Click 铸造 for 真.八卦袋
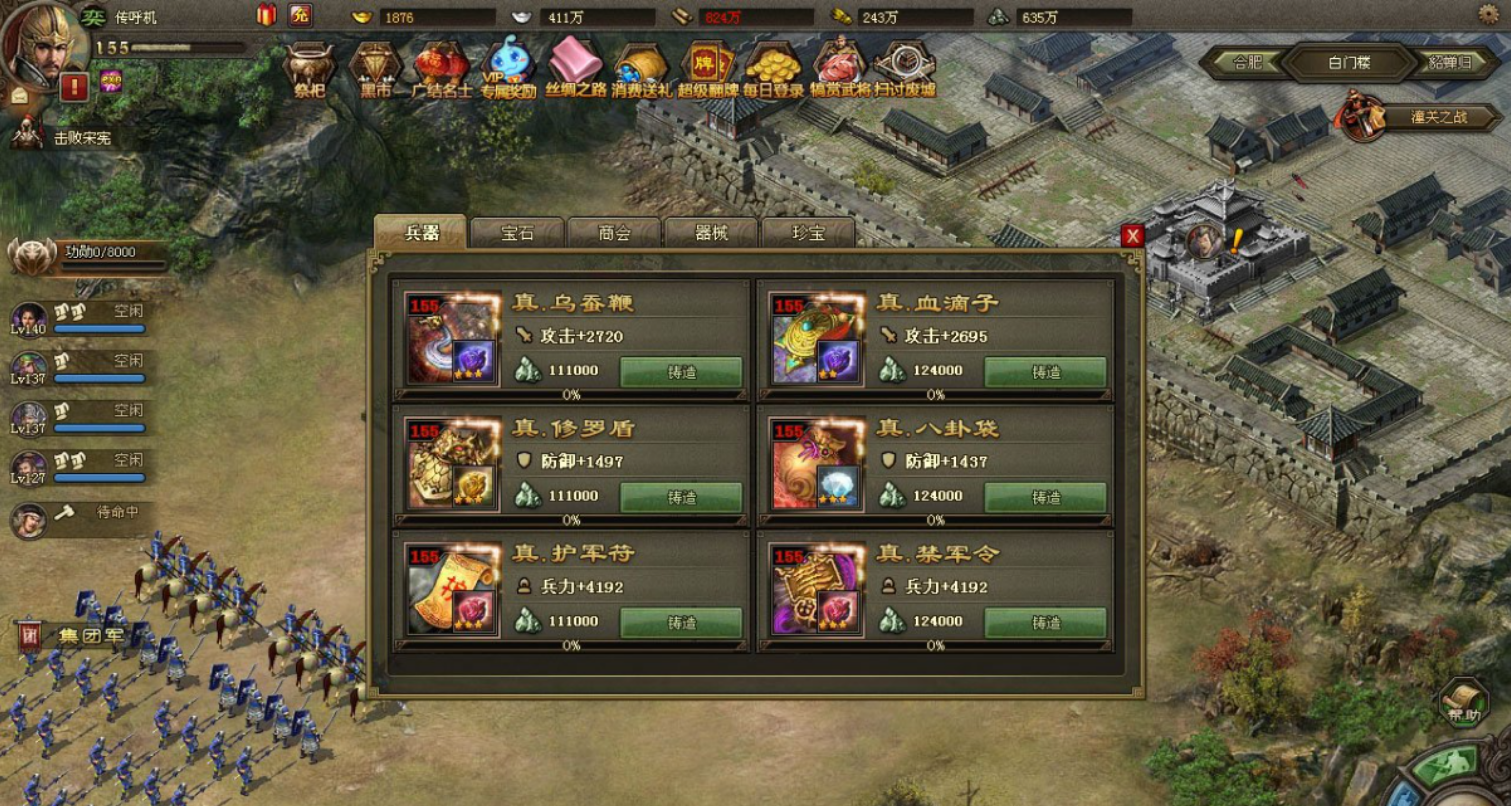 (x=1045, y=497)
